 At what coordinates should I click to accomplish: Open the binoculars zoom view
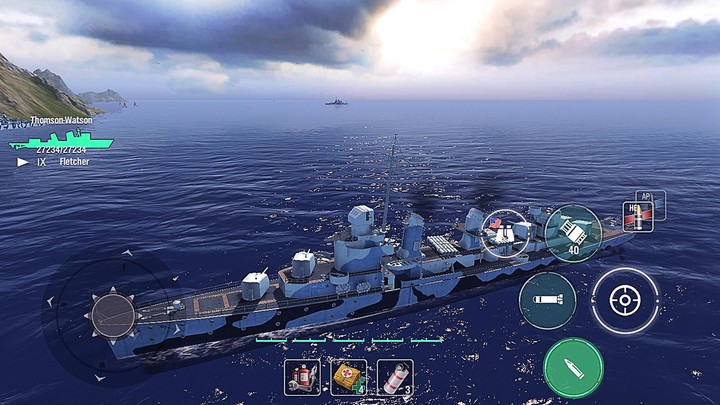505,232
